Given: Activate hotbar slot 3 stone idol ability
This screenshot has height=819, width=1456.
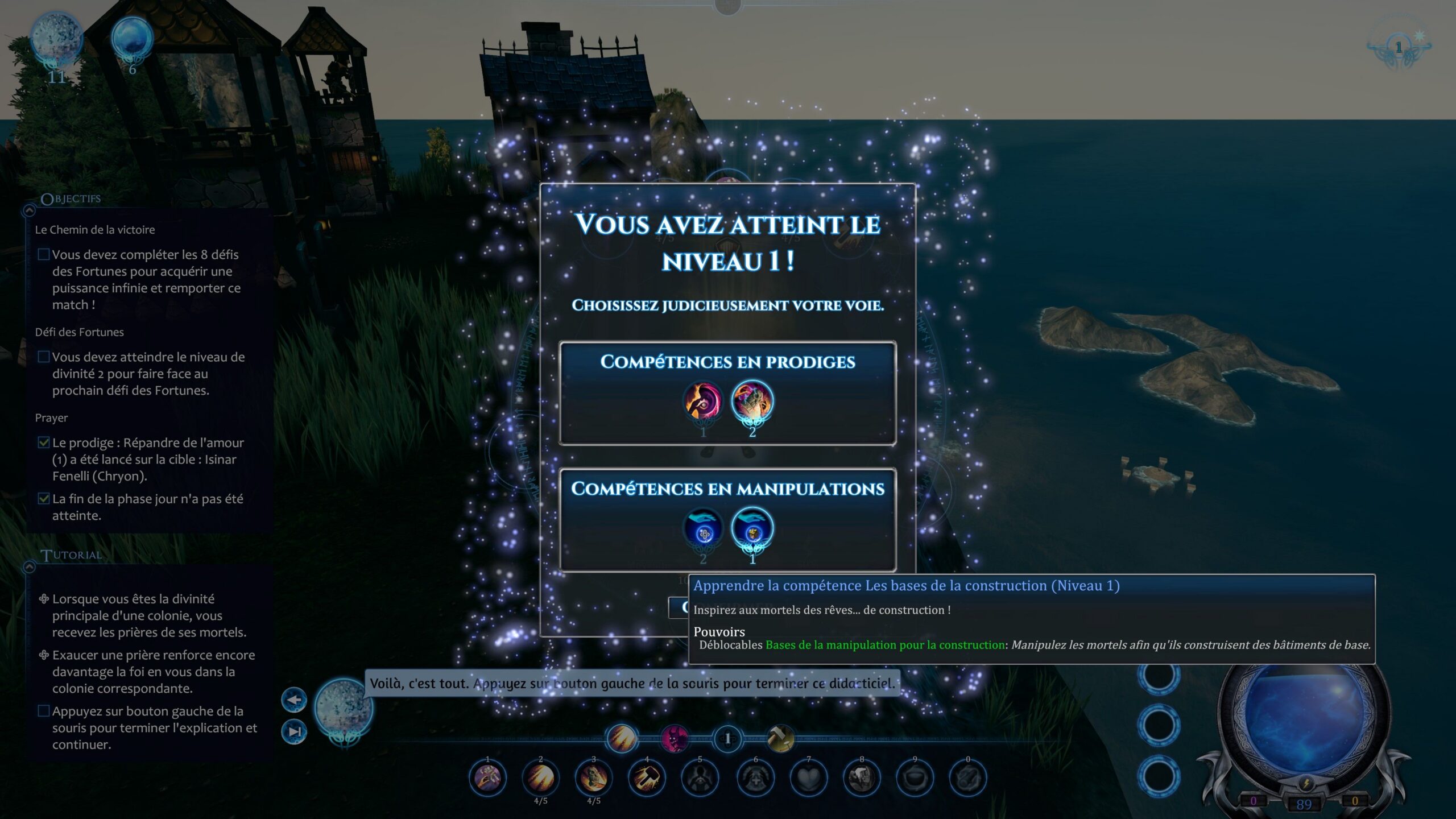Looking at the screenshot, I should [593, 778].
